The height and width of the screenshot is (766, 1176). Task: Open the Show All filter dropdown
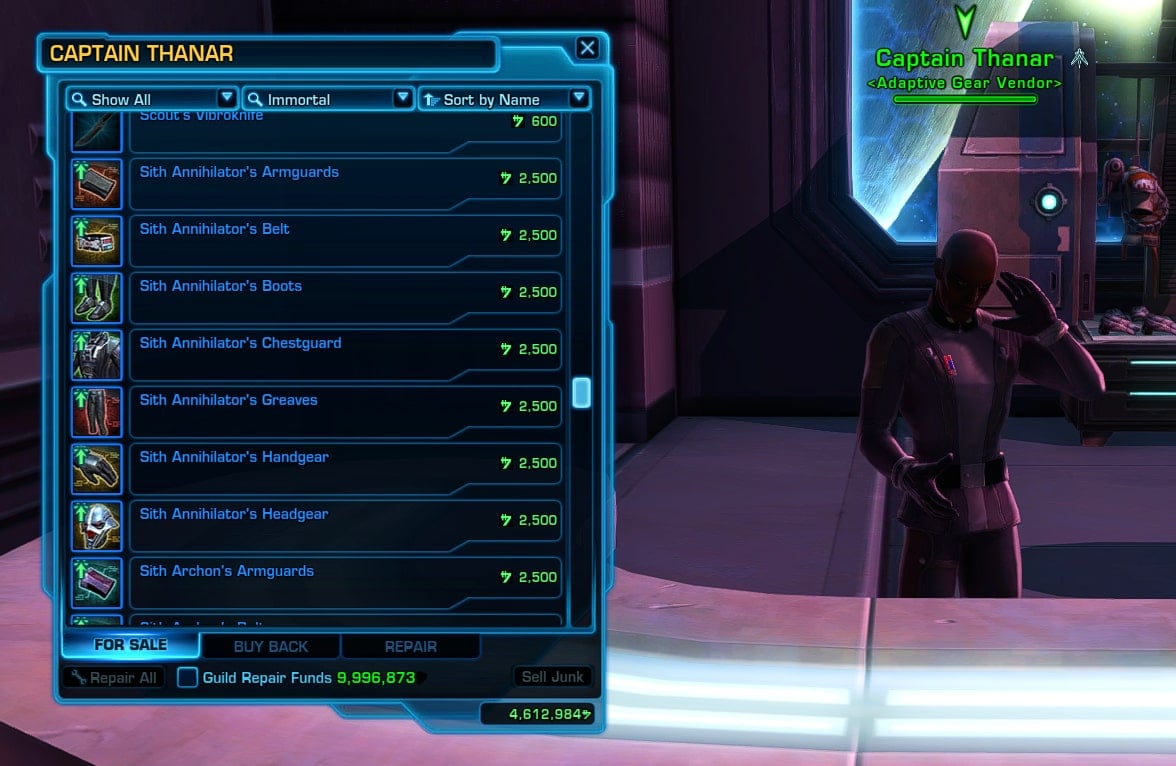click(152, 99)
